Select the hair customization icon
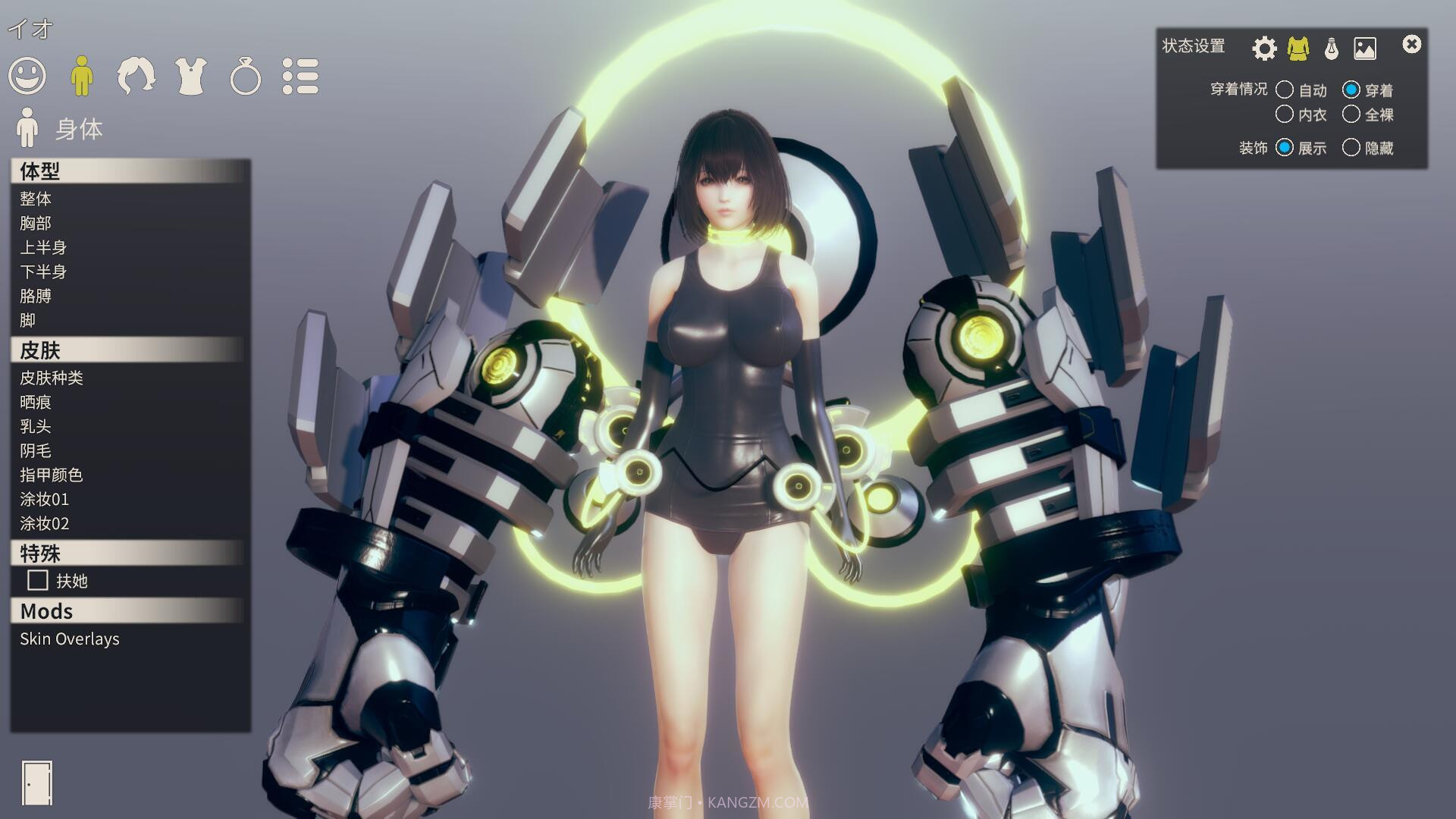Viewport: 1456px width, 819px height. pyautogui.click(x=137, y=76)
